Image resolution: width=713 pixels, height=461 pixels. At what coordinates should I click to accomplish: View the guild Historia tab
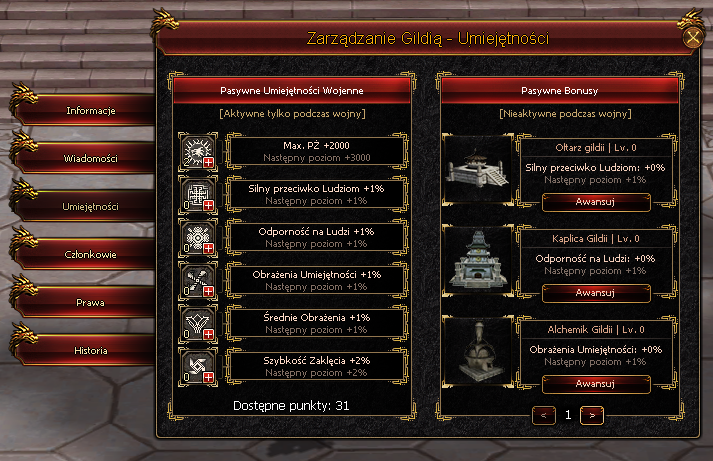pos(92,350)
